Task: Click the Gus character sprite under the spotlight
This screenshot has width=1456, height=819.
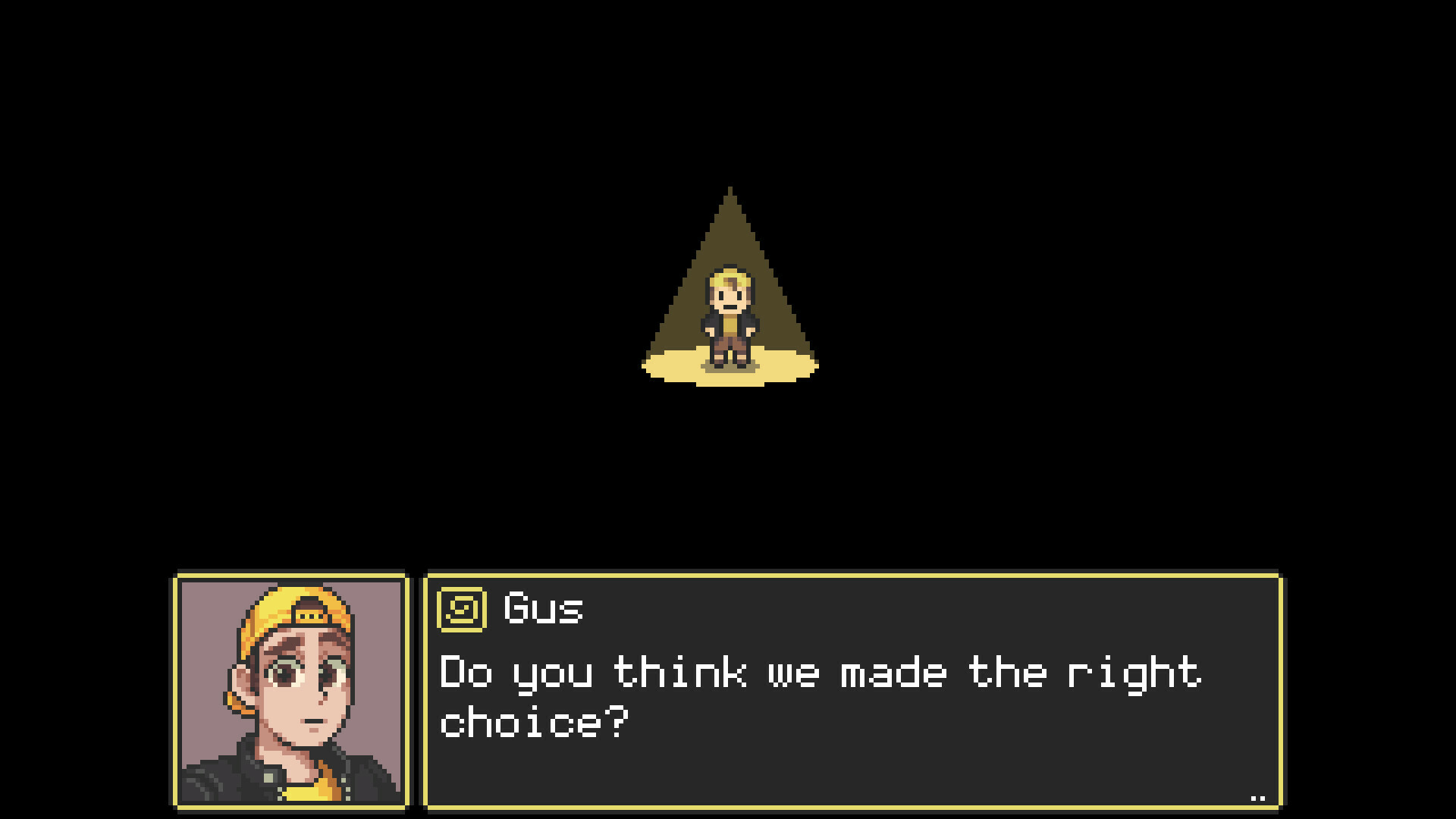Action: pyautogui.click(x=730, y=318)
